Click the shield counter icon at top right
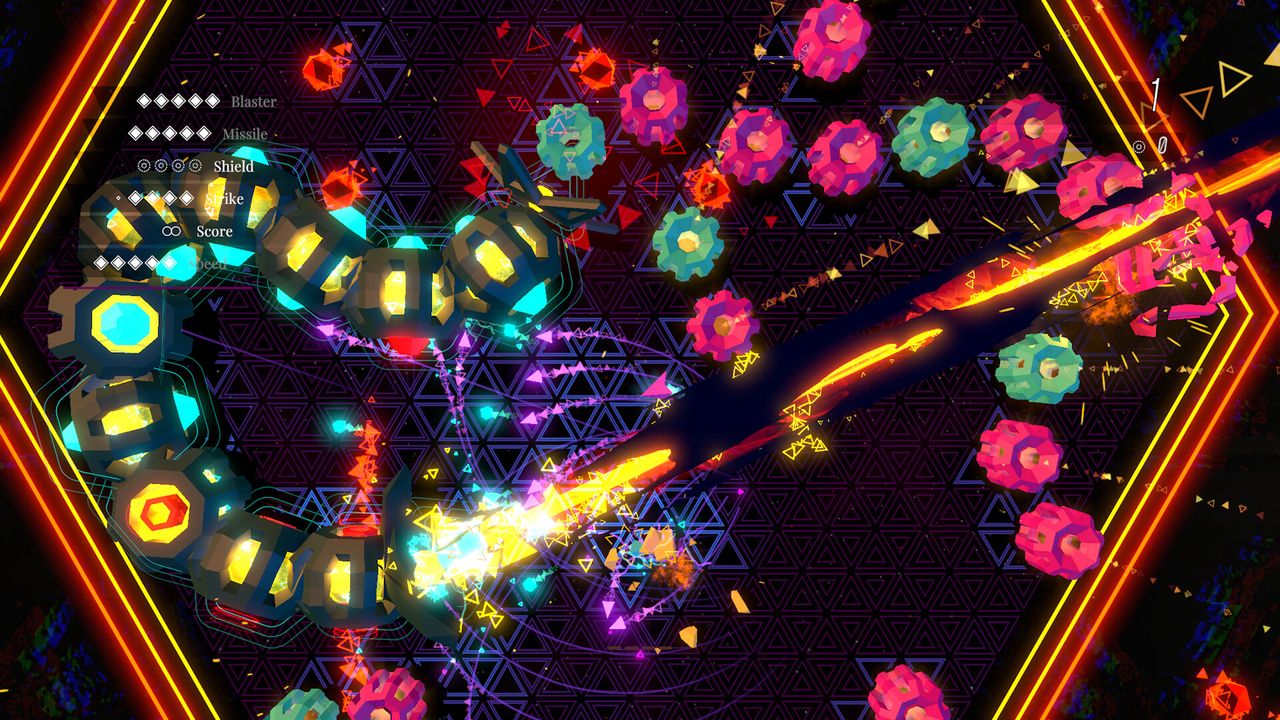The image size is (1280, 720). [x=1139, y=147]
